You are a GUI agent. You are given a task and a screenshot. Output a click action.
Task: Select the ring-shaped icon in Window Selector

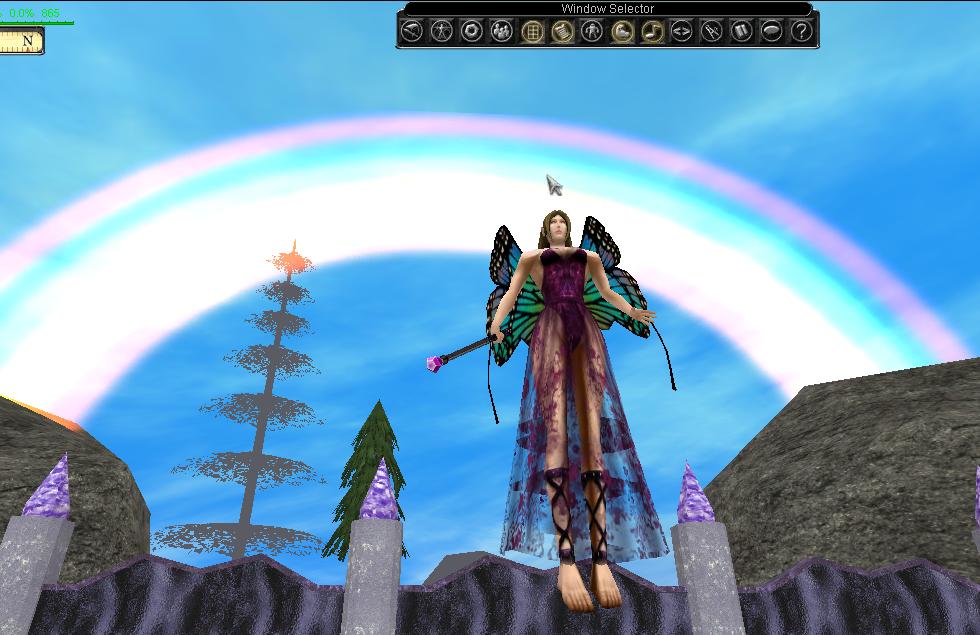click(x=471, y=32)
